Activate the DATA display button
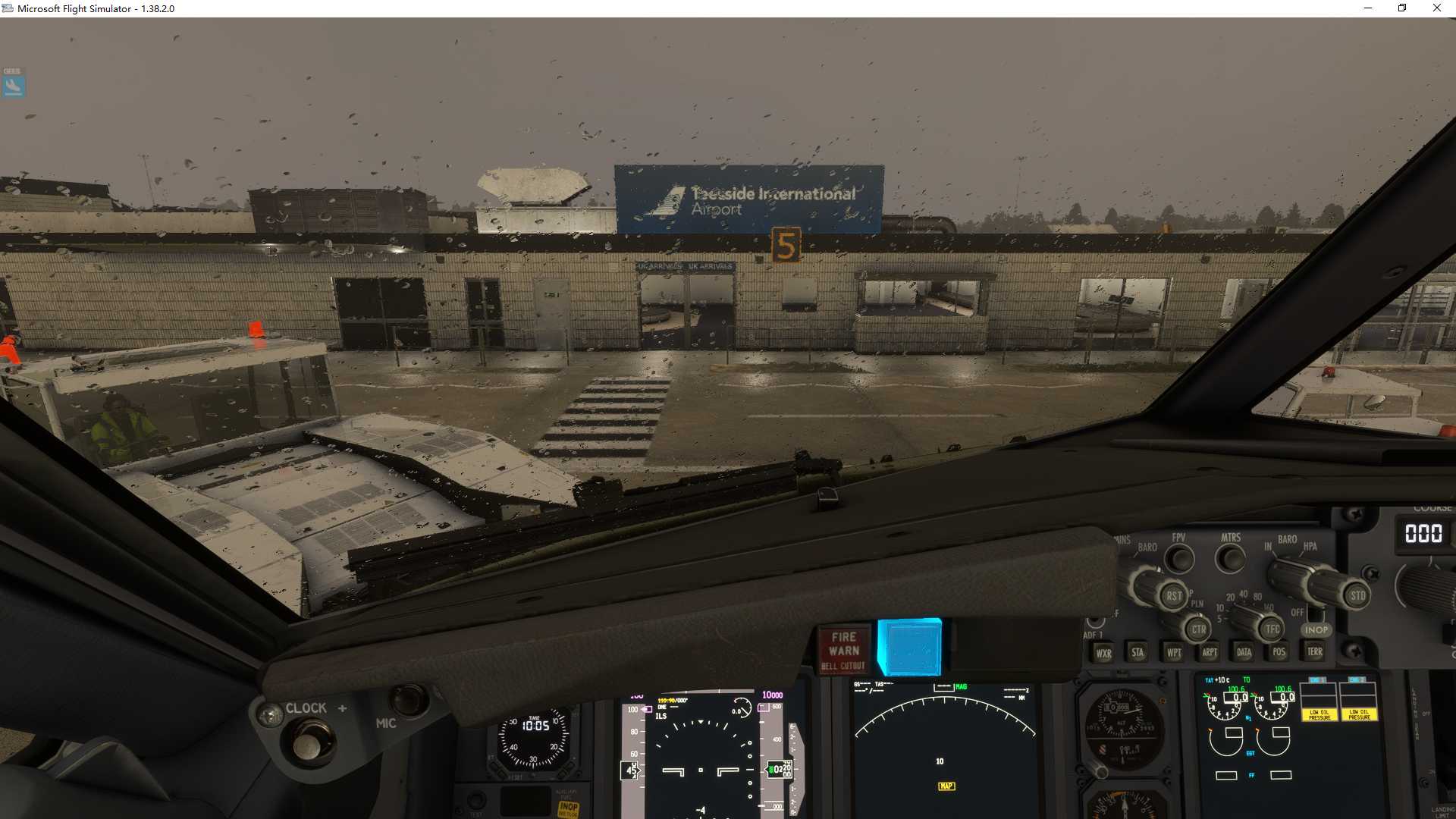Viewport: 1456px width, 819px height. (x=1242, y=651)
